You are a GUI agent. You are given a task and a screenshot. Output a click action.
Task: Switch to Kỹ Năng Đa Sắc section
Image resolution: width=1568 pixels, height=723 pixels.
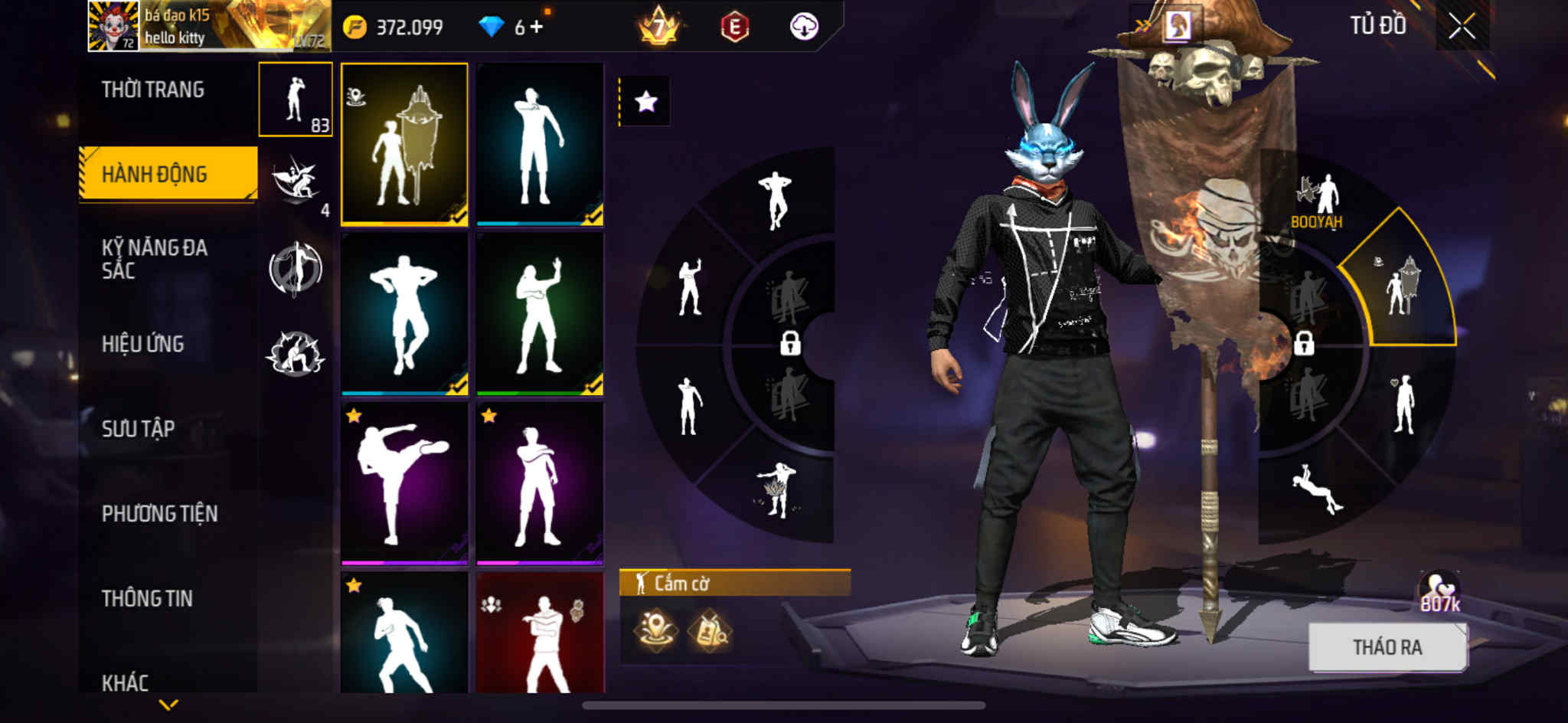coord(155,259)
